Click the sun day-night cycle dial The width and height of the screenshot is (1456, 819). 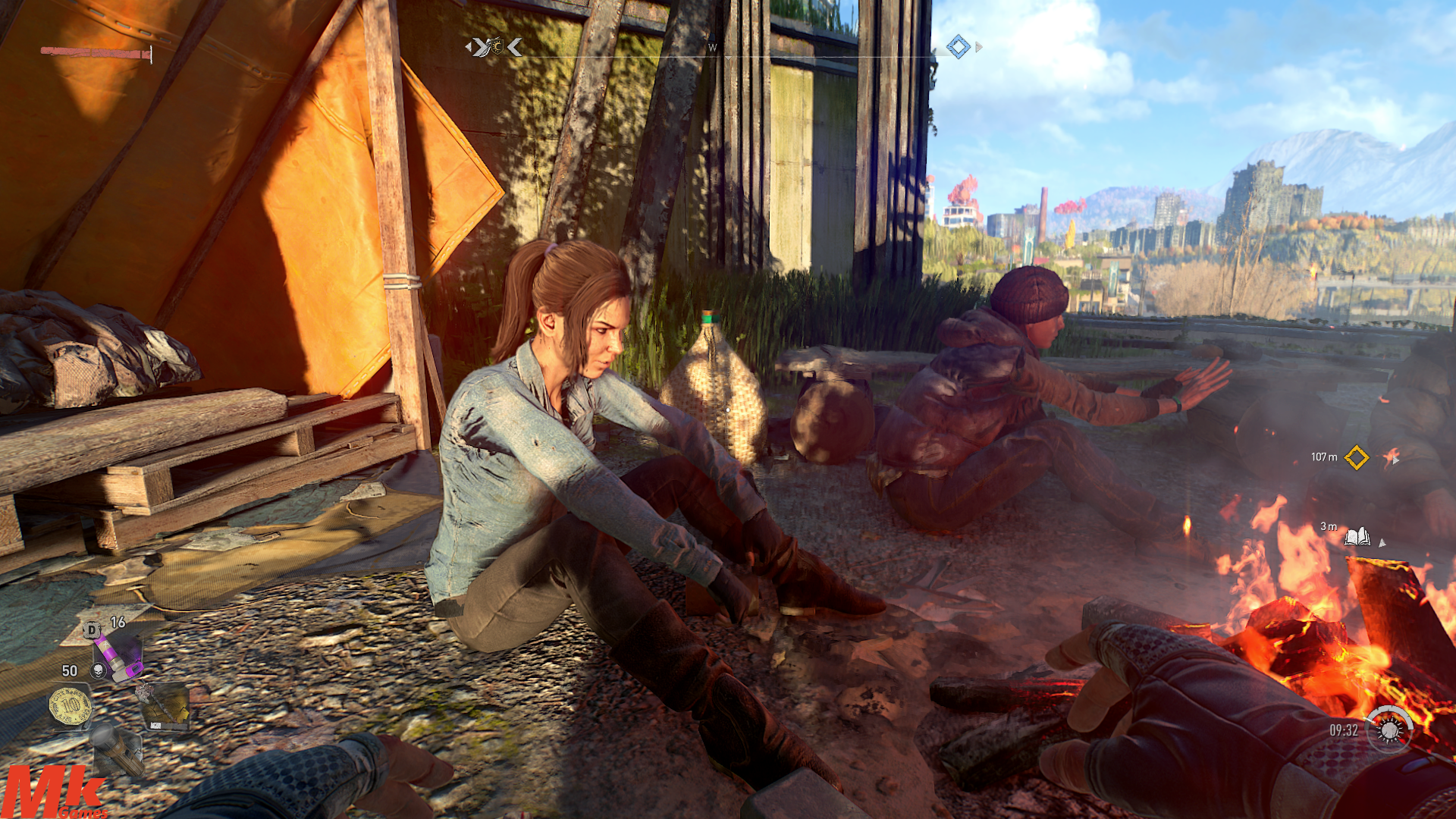[x=1389, y=730]
